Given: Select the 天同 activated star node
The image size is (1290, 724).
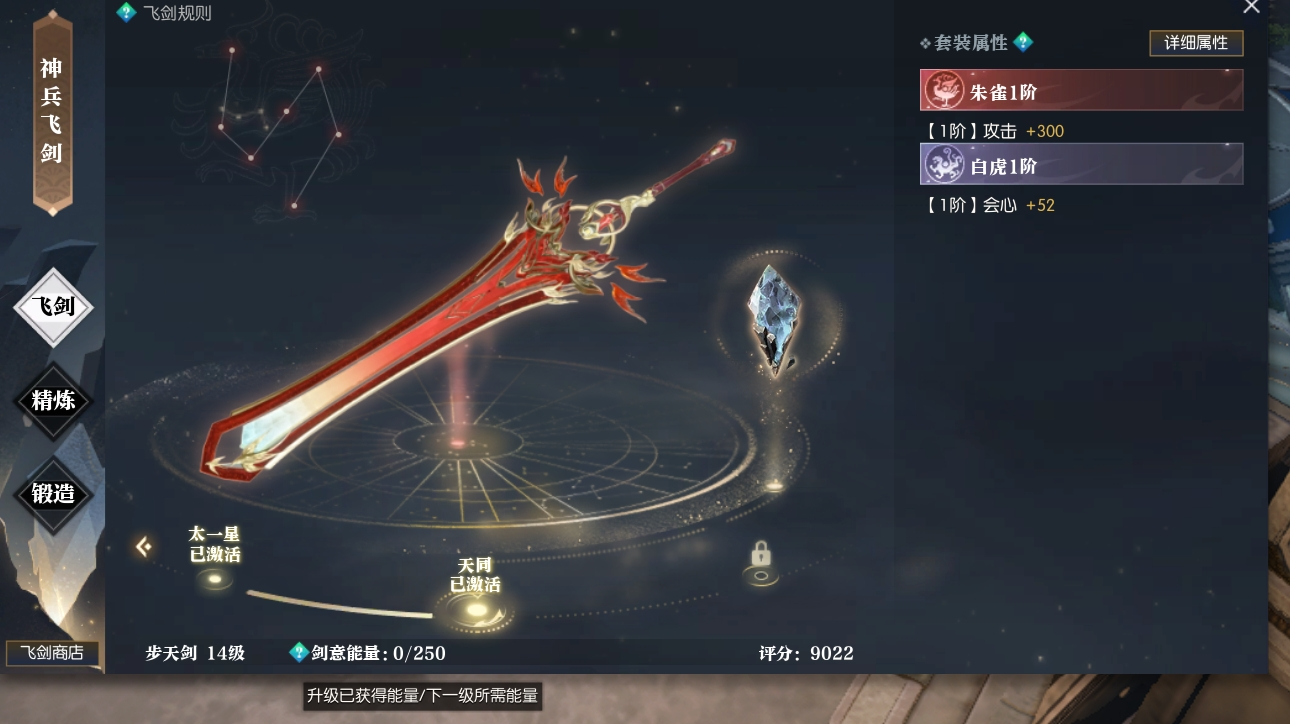Looking at the screenshot, I should click(x=474, y=609).
